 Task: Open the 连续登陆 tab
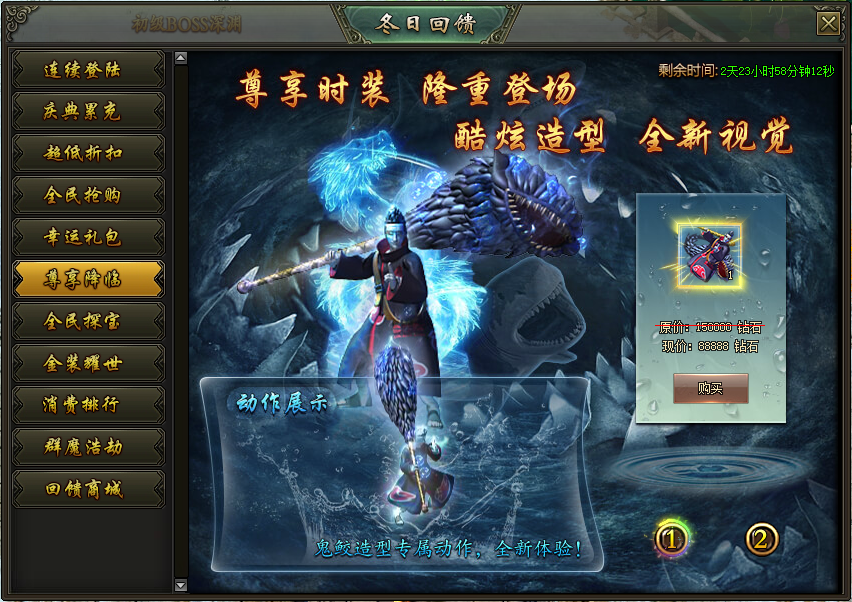tap(88, 70)
